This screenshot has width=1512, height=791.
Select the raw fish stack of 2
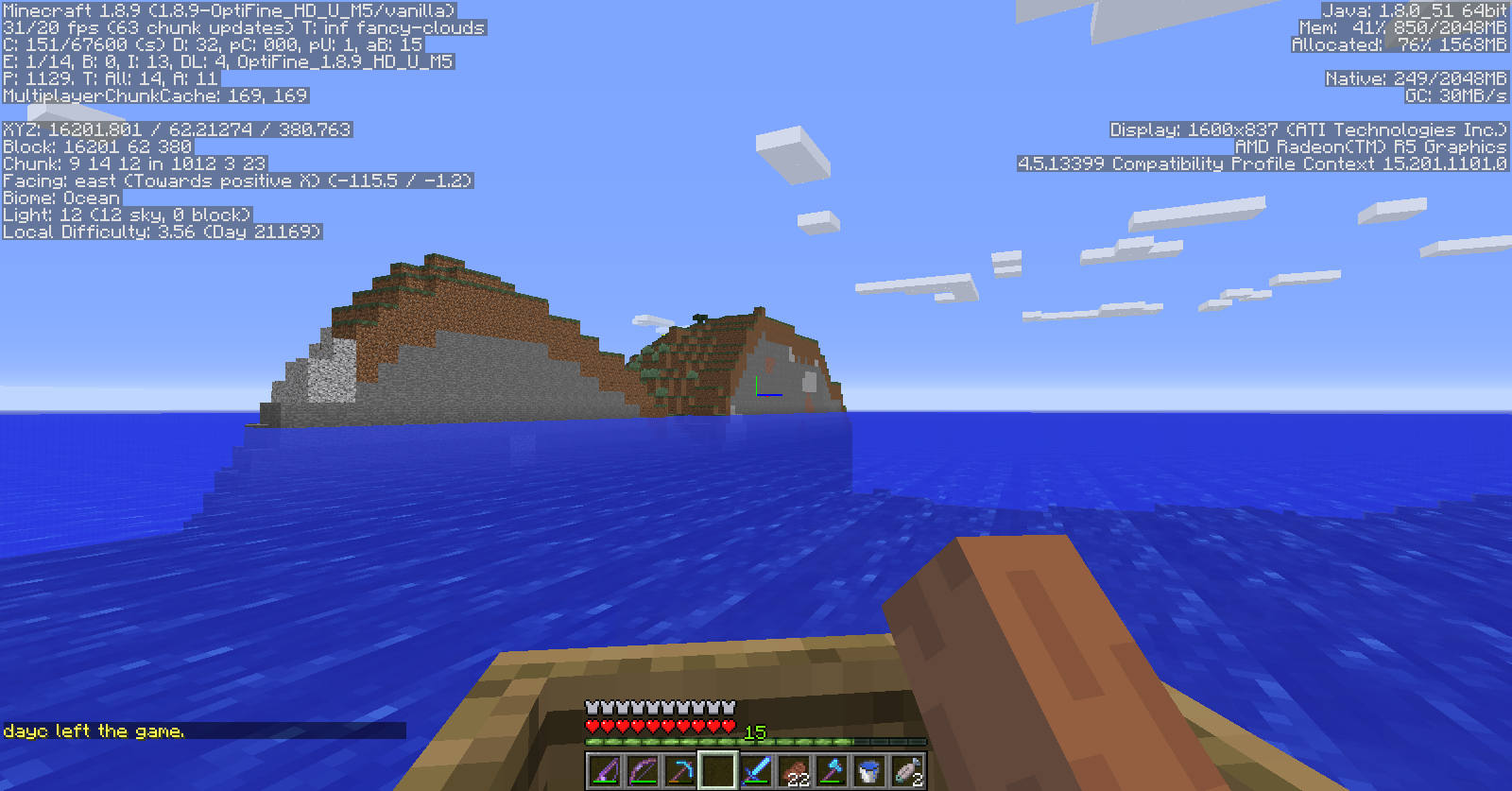point(907,770)
